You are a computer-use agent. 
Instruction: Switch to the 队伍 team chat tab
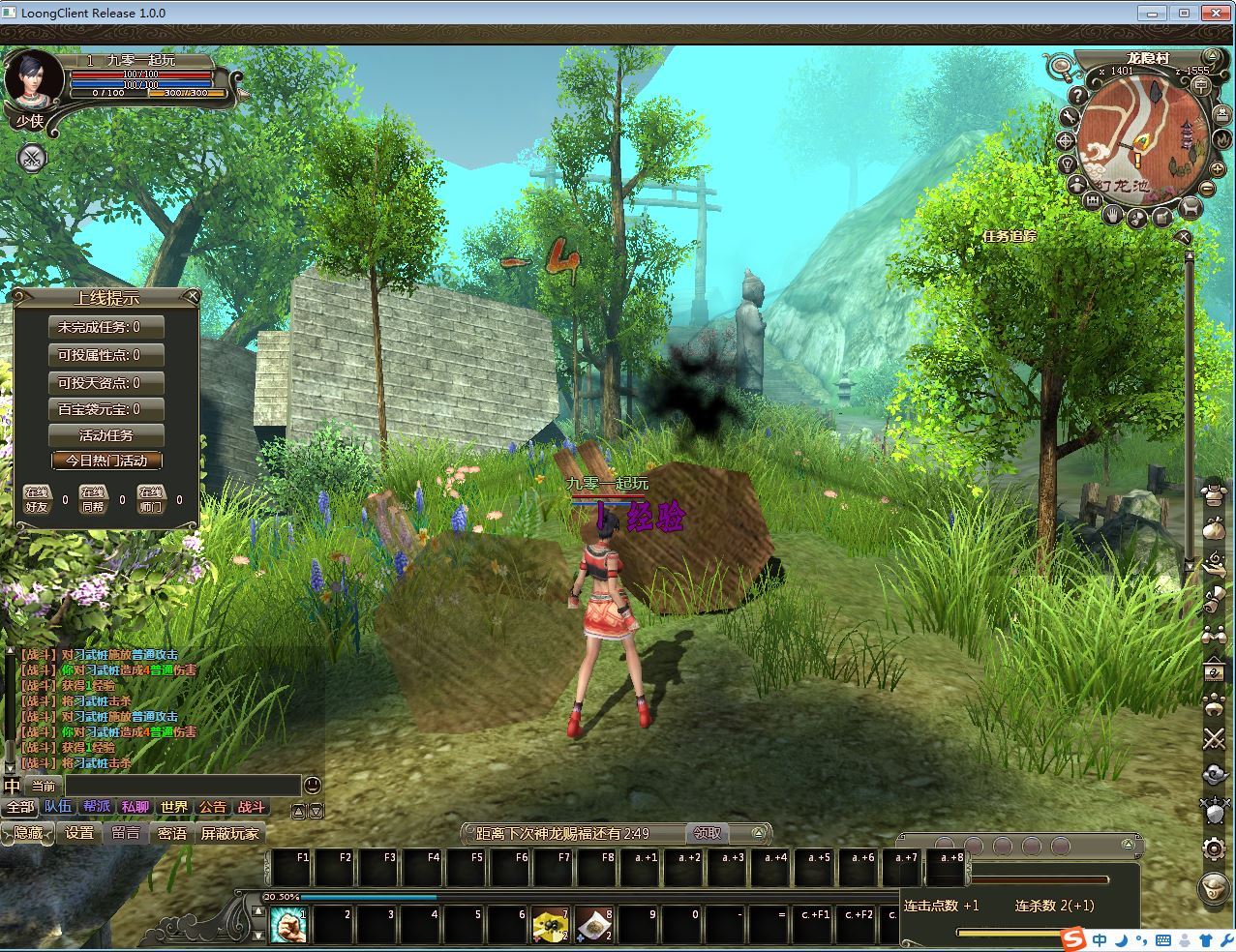coord(58,807)
